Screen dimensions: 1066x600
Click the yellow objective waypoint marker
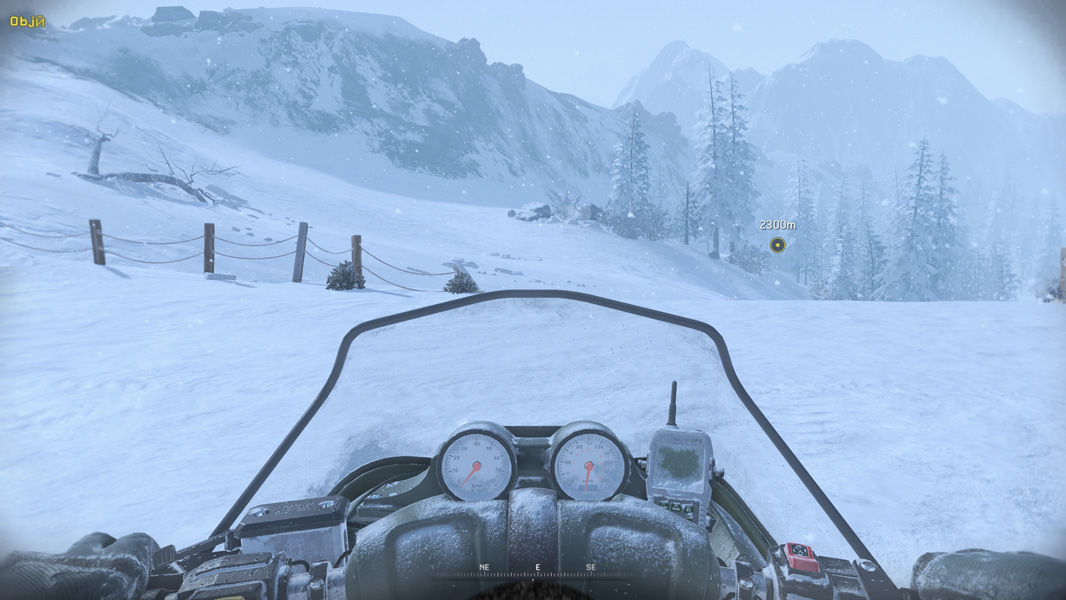pyautogui.click(x=777, y=245)
